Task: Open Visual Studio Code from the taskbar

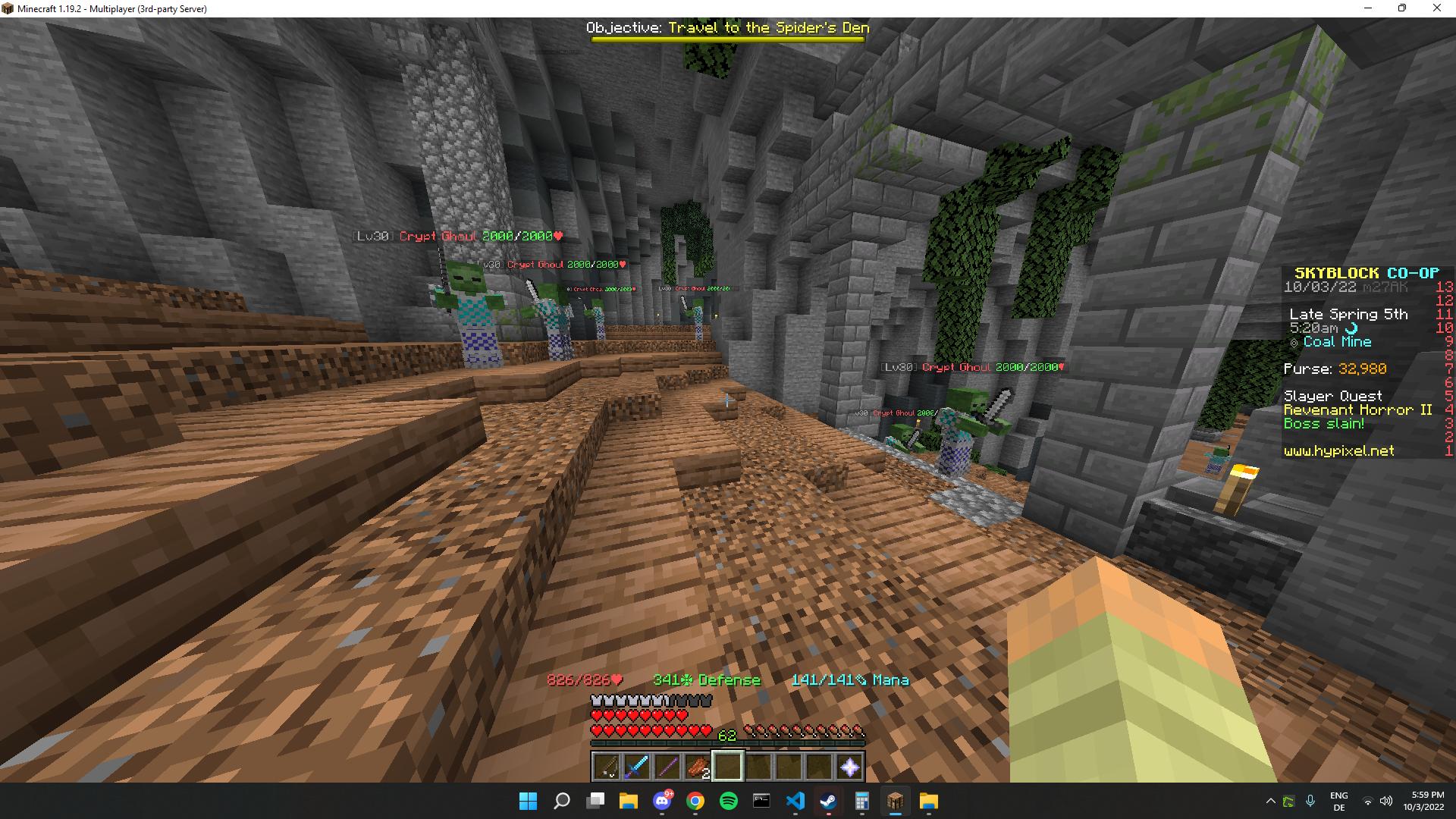Action: 795,802
